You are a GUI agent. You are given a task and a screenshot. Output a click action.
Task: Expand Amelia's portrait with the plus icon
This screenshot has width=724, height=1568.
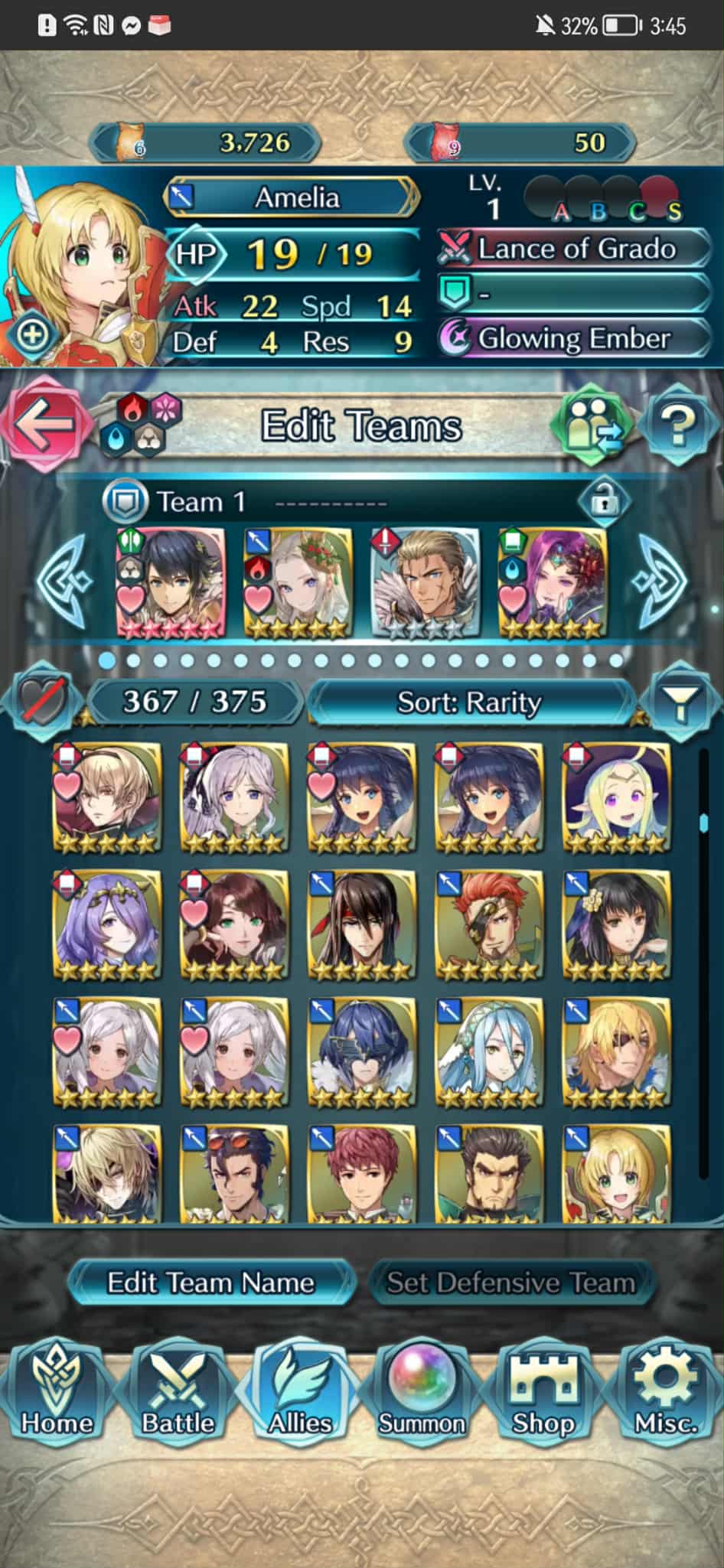click(31, 335)
